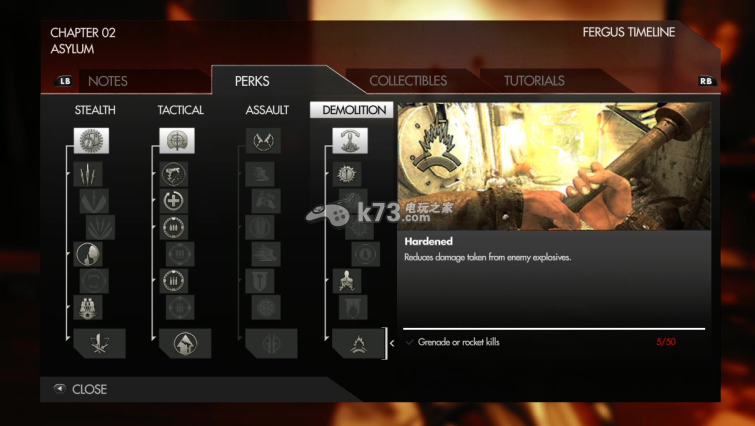Choose the Tactical perk category
Viewport: 755px width, 426px height.
(x=180, y=110)
